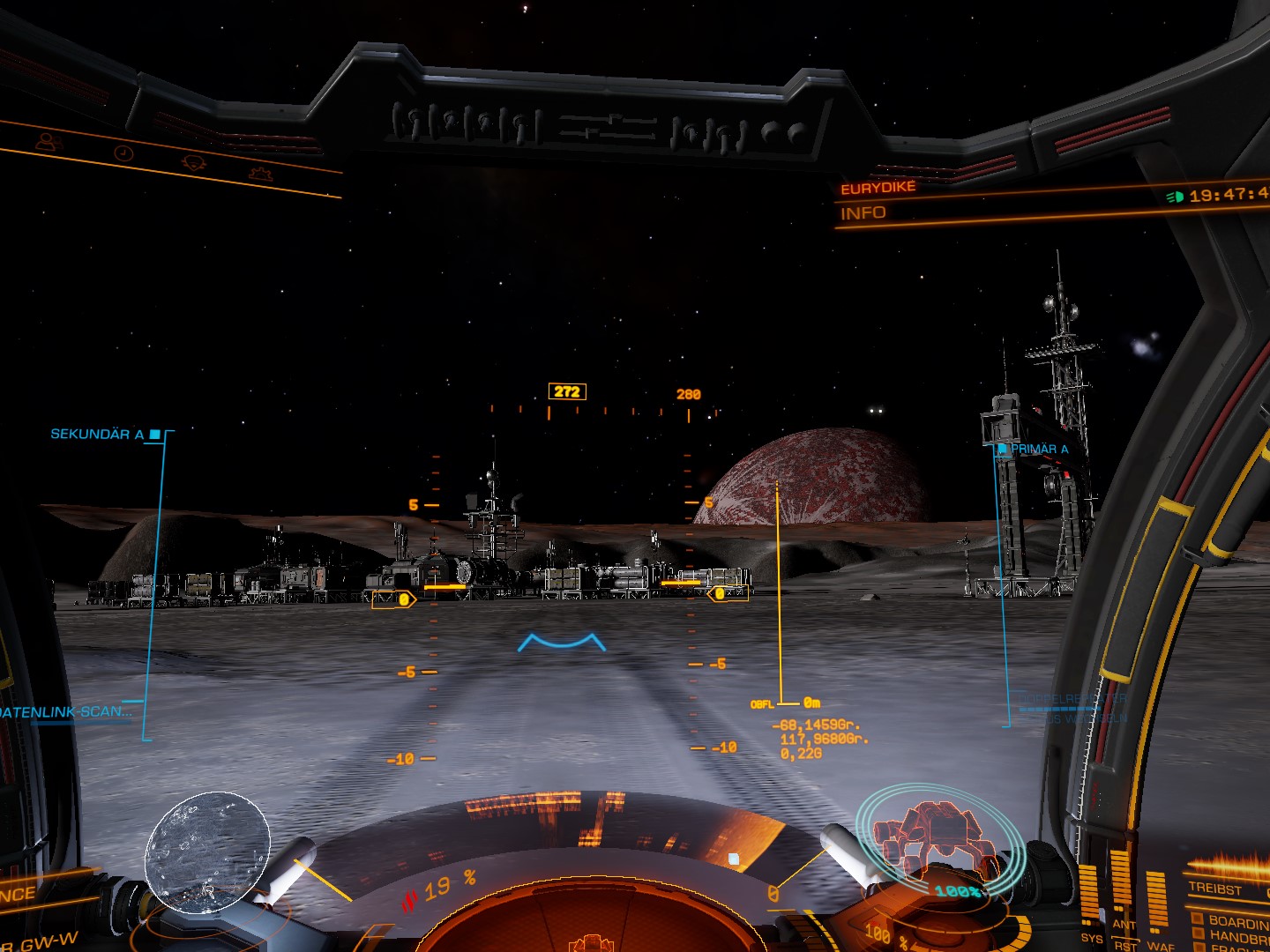Select the DATENLINK-SCAN weapon entry
The width and height of the screenshot is (1270, 952).
pos(67,711)
